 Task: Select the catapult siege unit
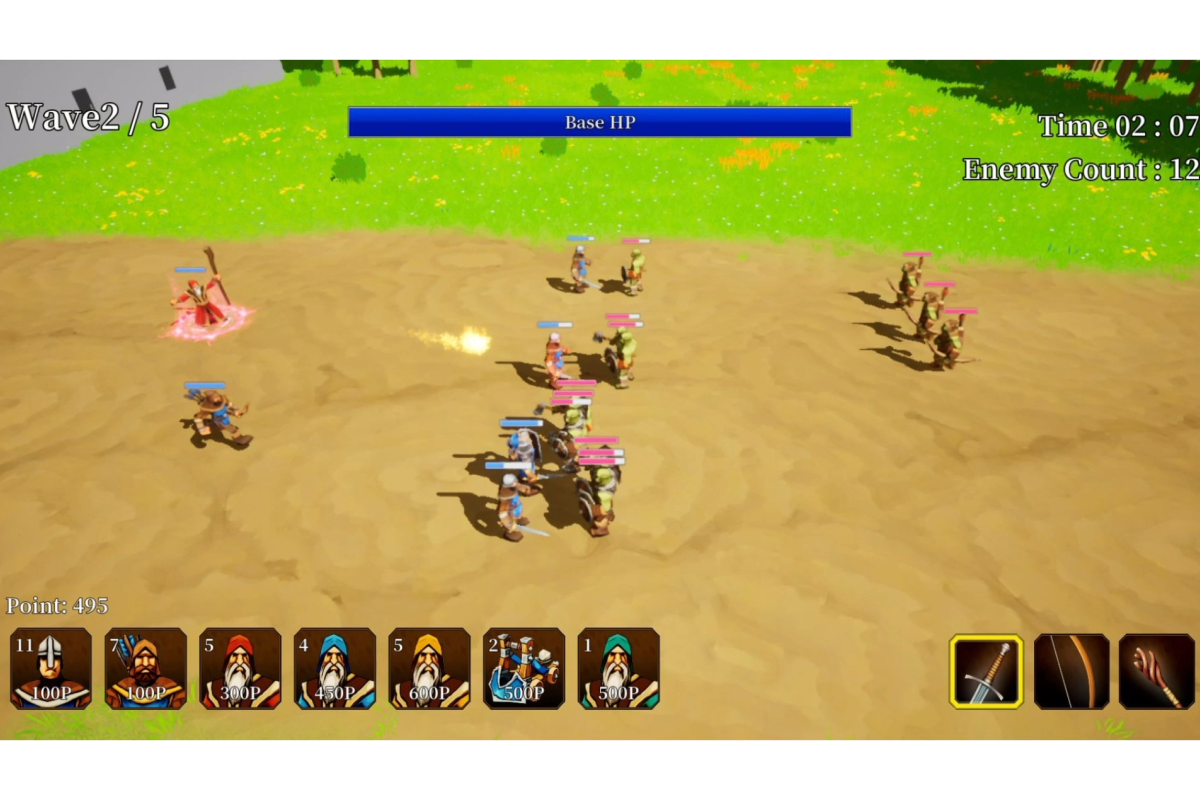click(524, 668)
